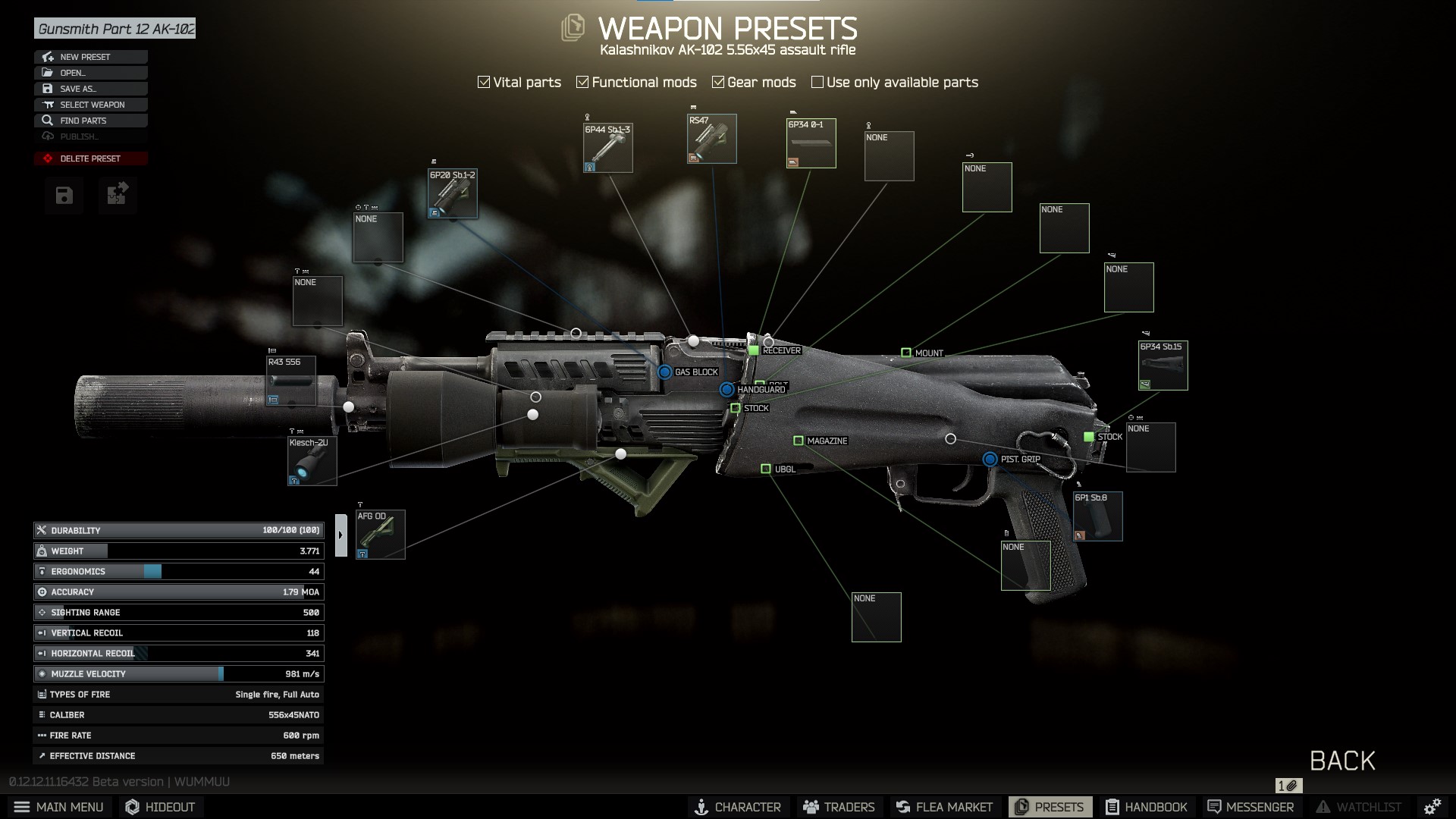Click the save preset icon below the menu
1456x819 pixels.
(64, 196)
